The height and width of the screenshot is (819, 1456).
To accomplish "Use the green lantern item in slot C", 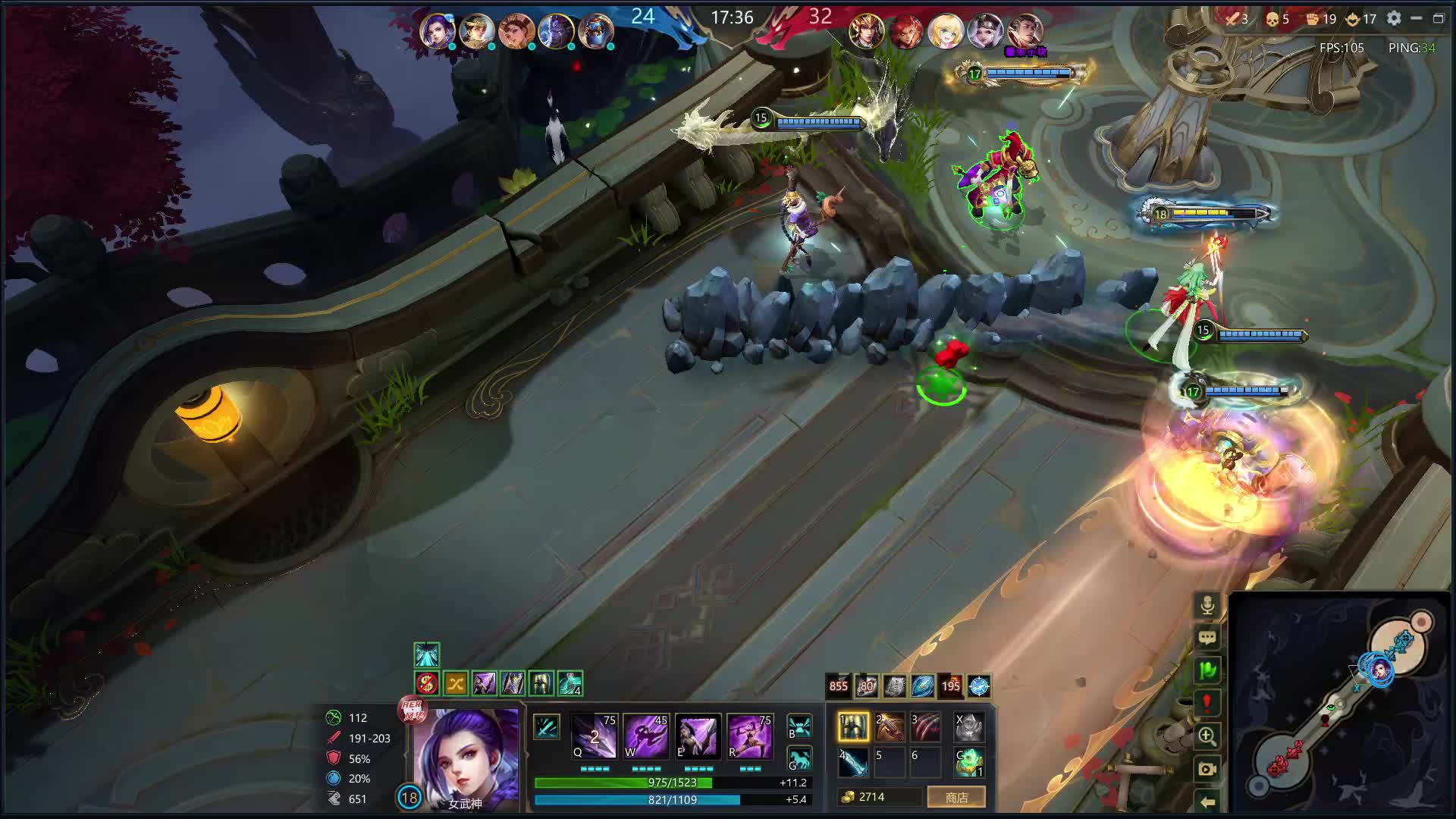I will [x=969, y=762].
